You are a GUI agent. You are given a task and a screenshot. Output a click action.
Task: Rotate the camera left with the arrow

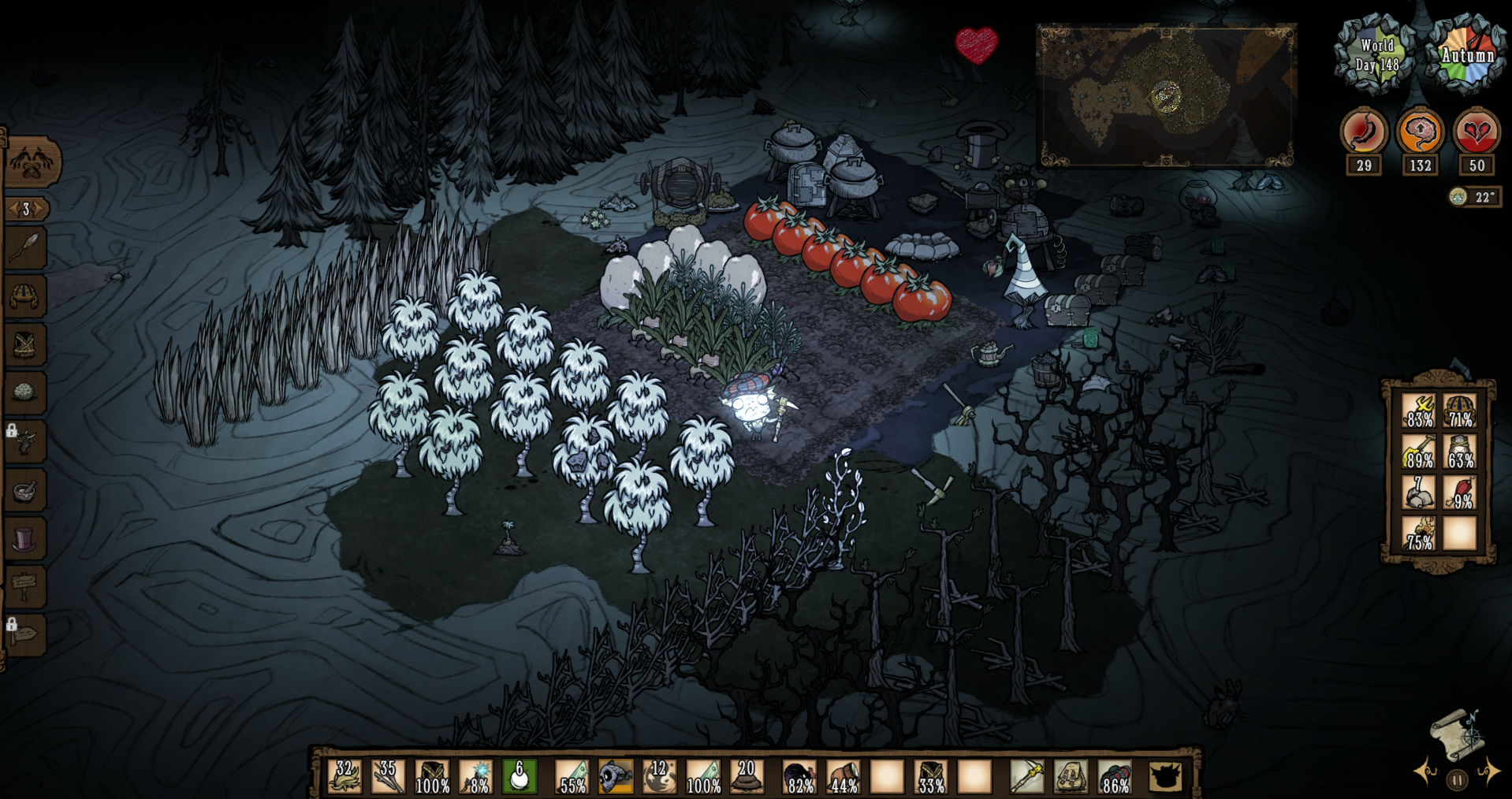click(x=1425, y=771)
